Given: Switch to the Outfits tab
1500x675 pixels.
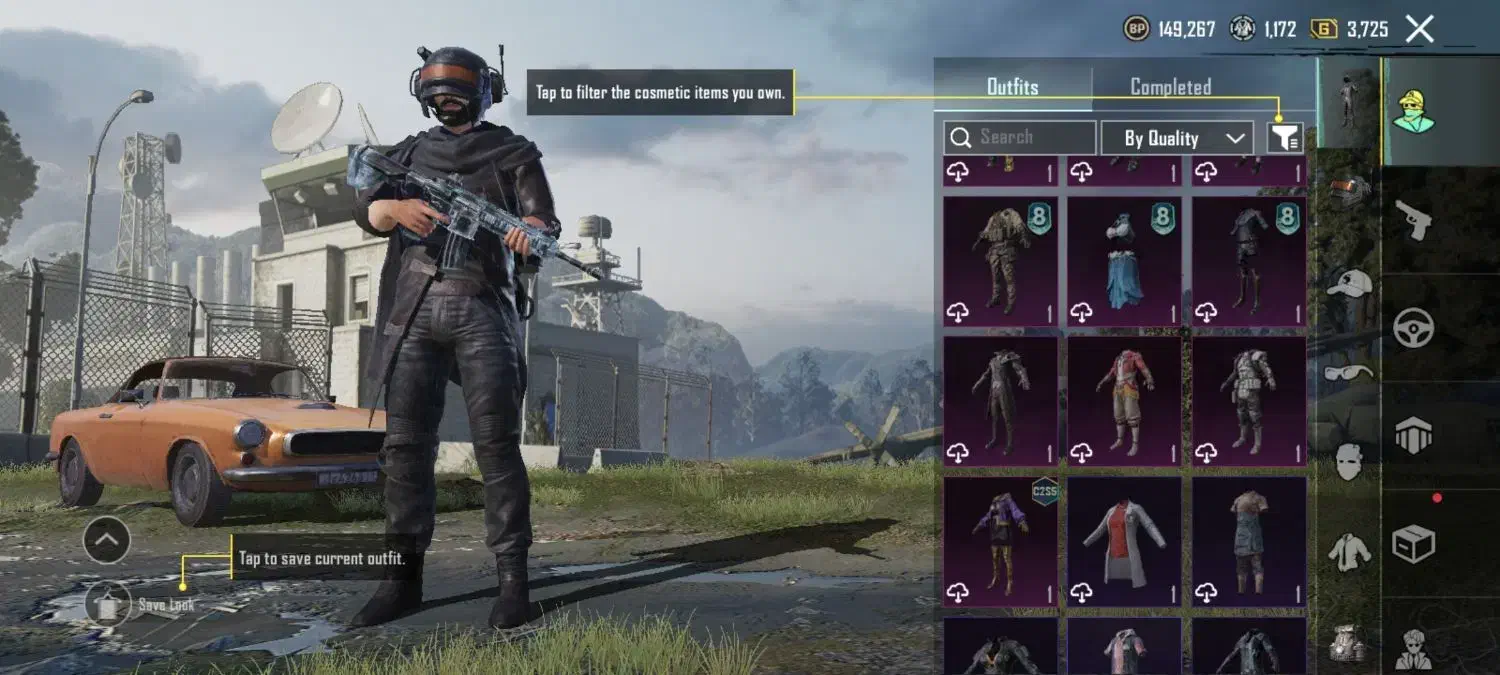Looking at the screenshot, I should (x=1012, y=87).
